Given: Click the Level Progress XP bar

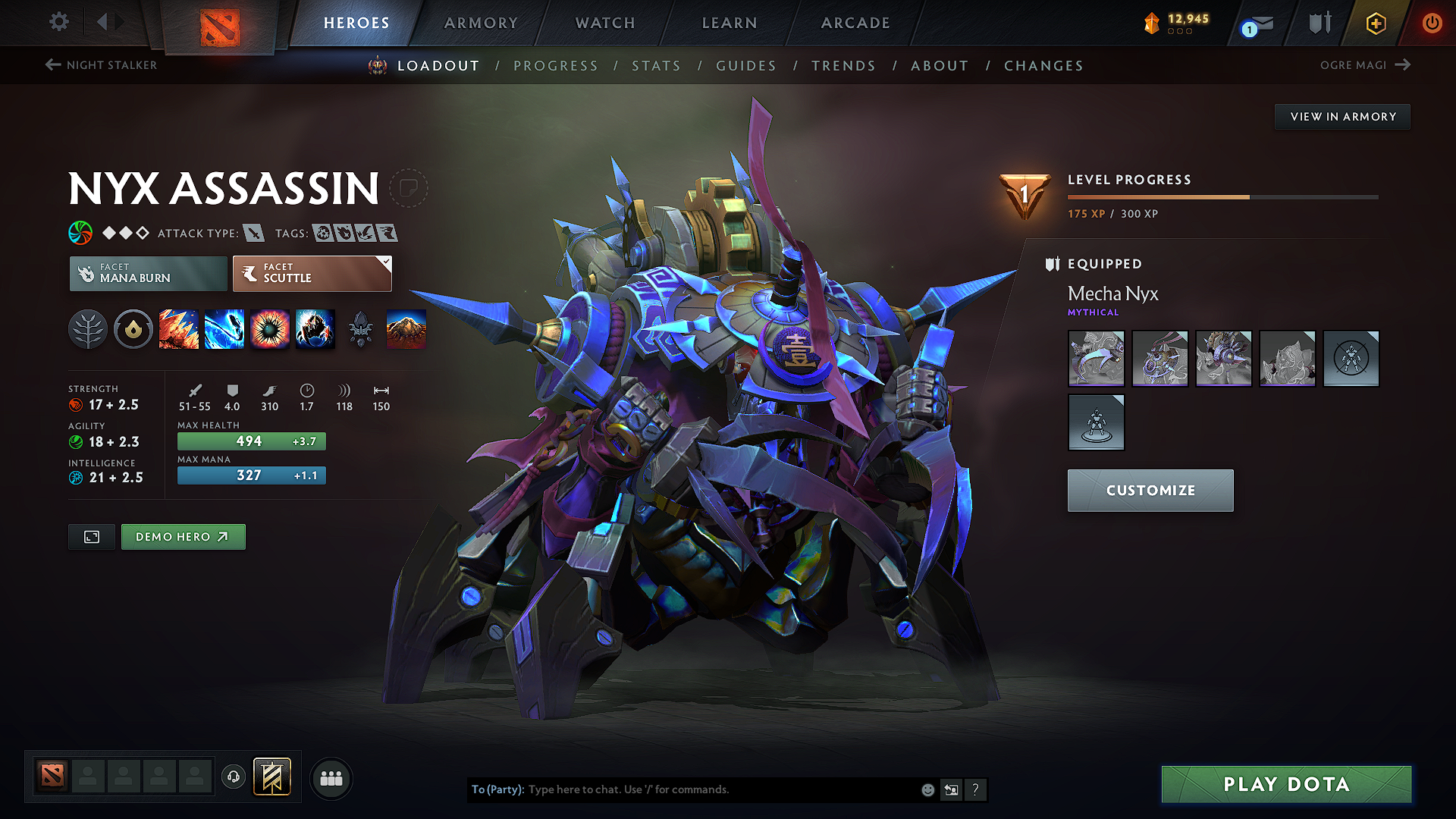Looking at the screenshot, I should point(1221,196).
